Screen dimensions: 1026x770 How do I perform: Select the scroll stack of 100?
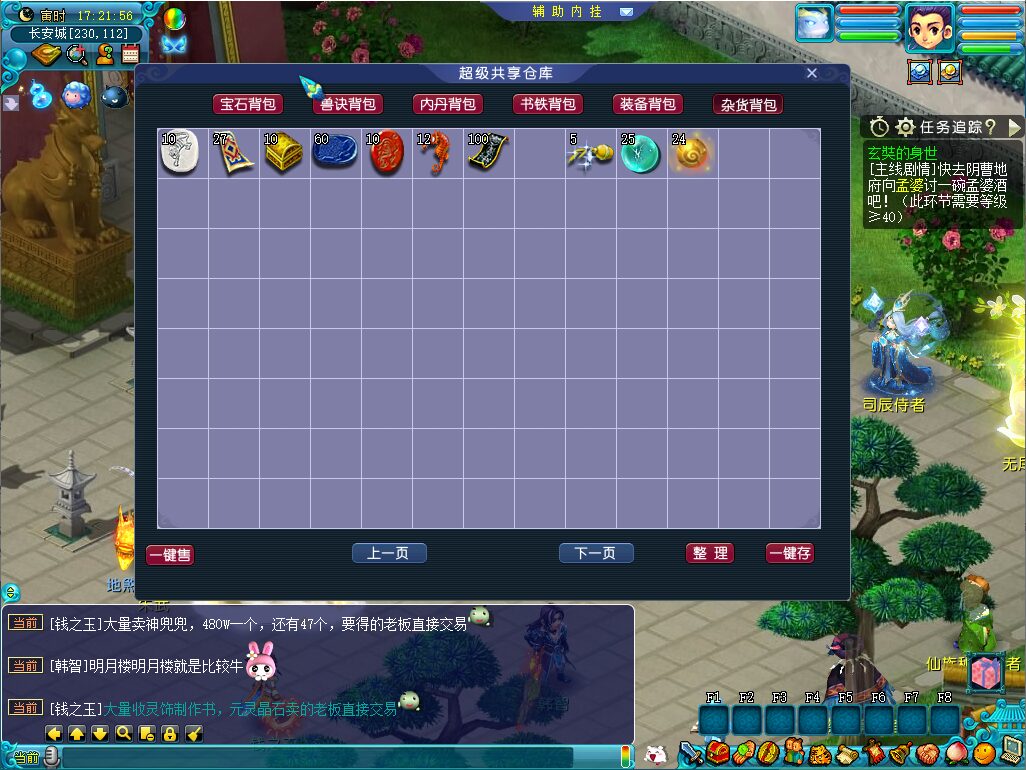tap(488, 154)
